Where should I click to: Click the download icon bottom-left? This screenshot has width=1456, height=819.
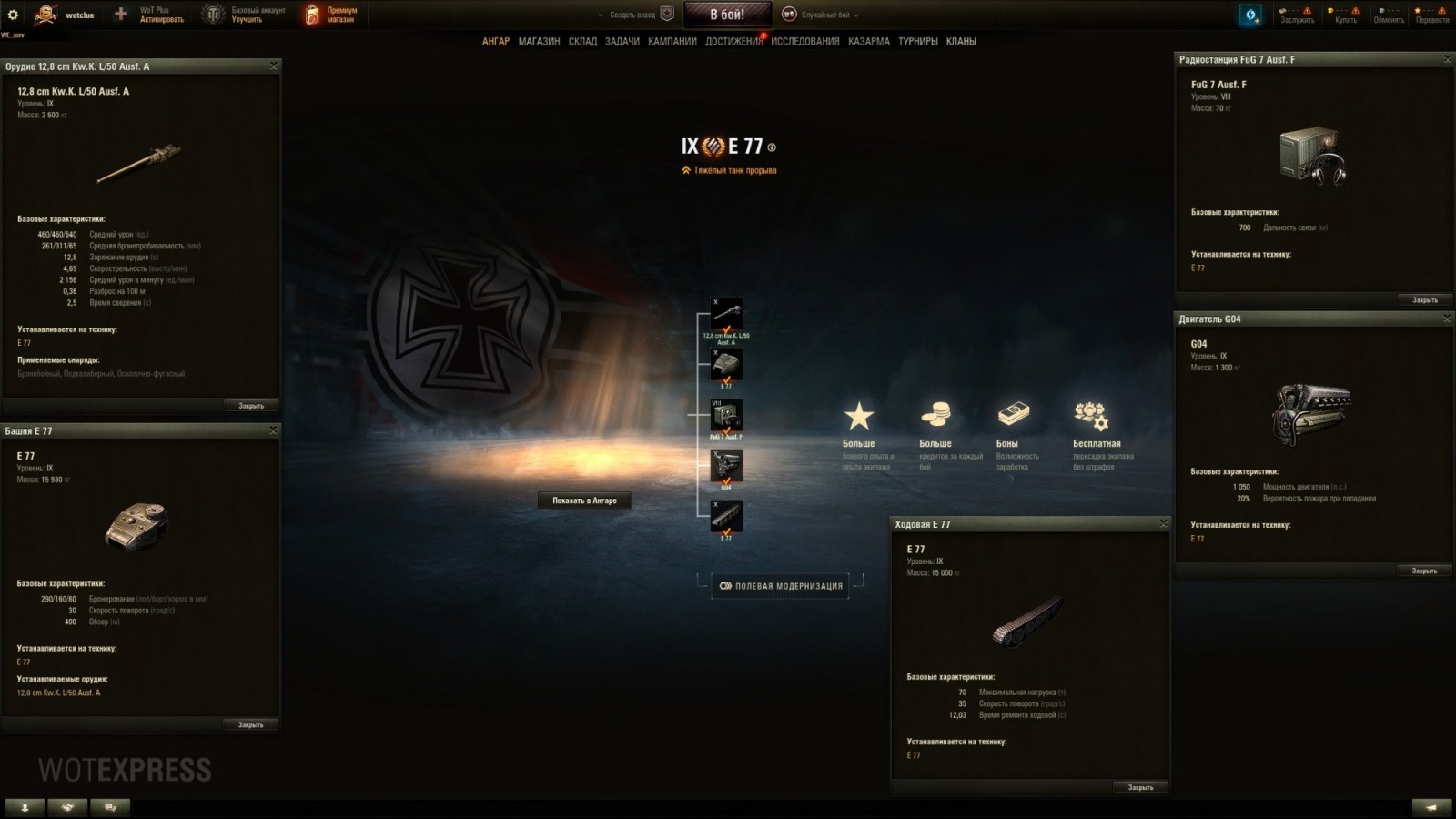click(x=23, y=806)
